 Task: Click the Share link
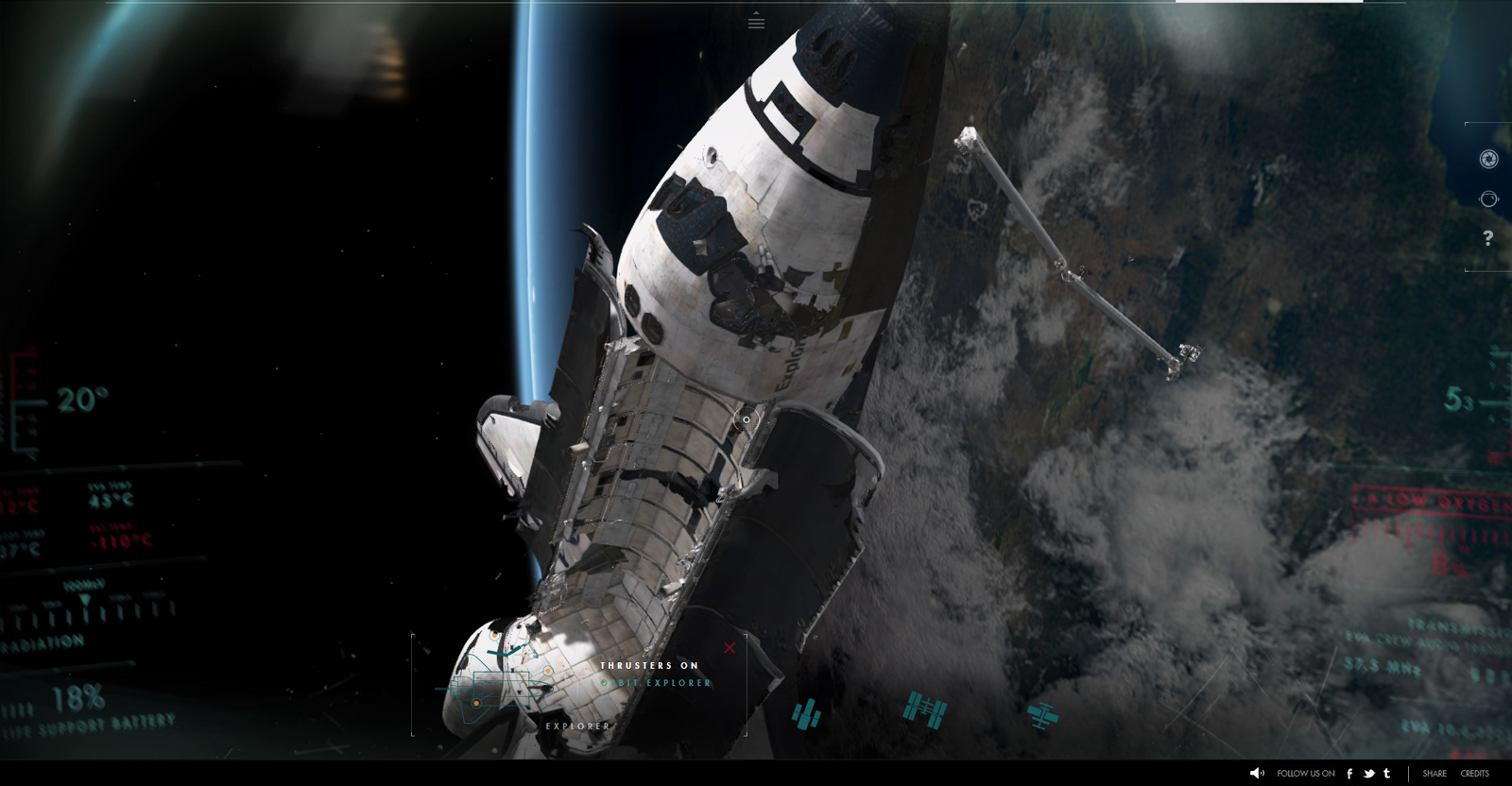[1435, 774]
